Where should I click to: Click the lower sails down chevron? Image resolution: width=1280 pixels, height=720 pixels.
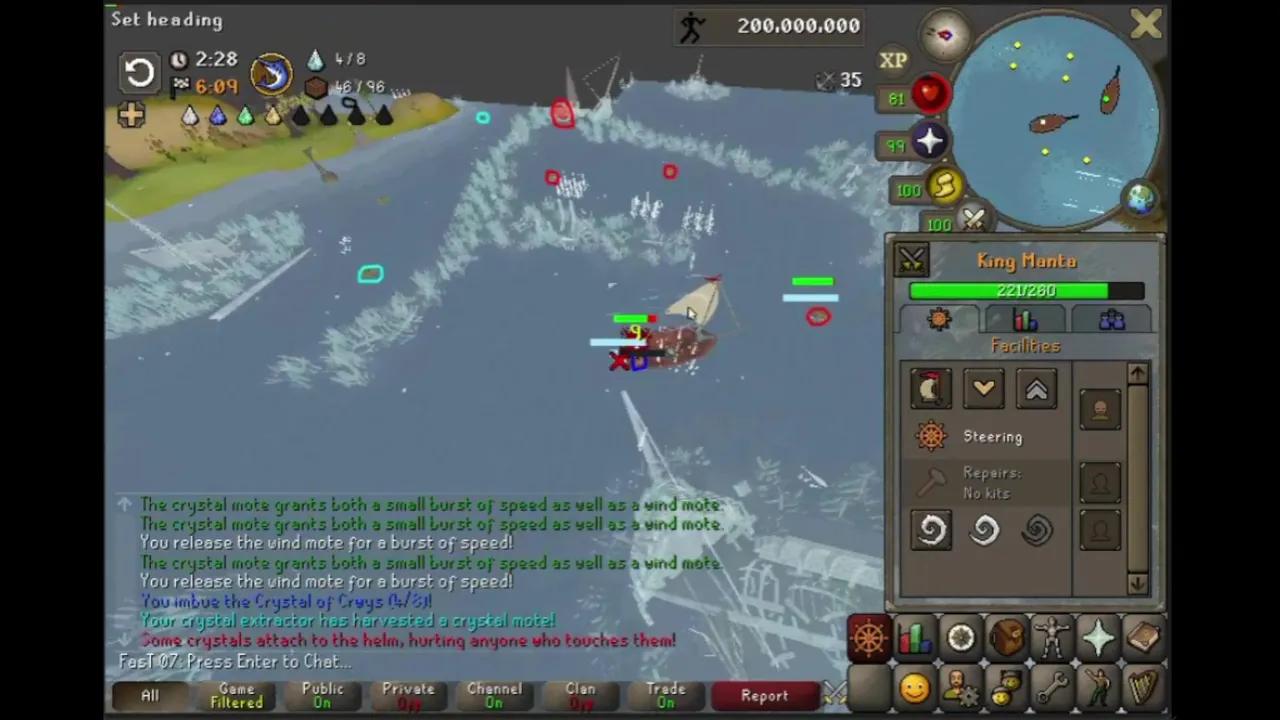pos(983,389)
